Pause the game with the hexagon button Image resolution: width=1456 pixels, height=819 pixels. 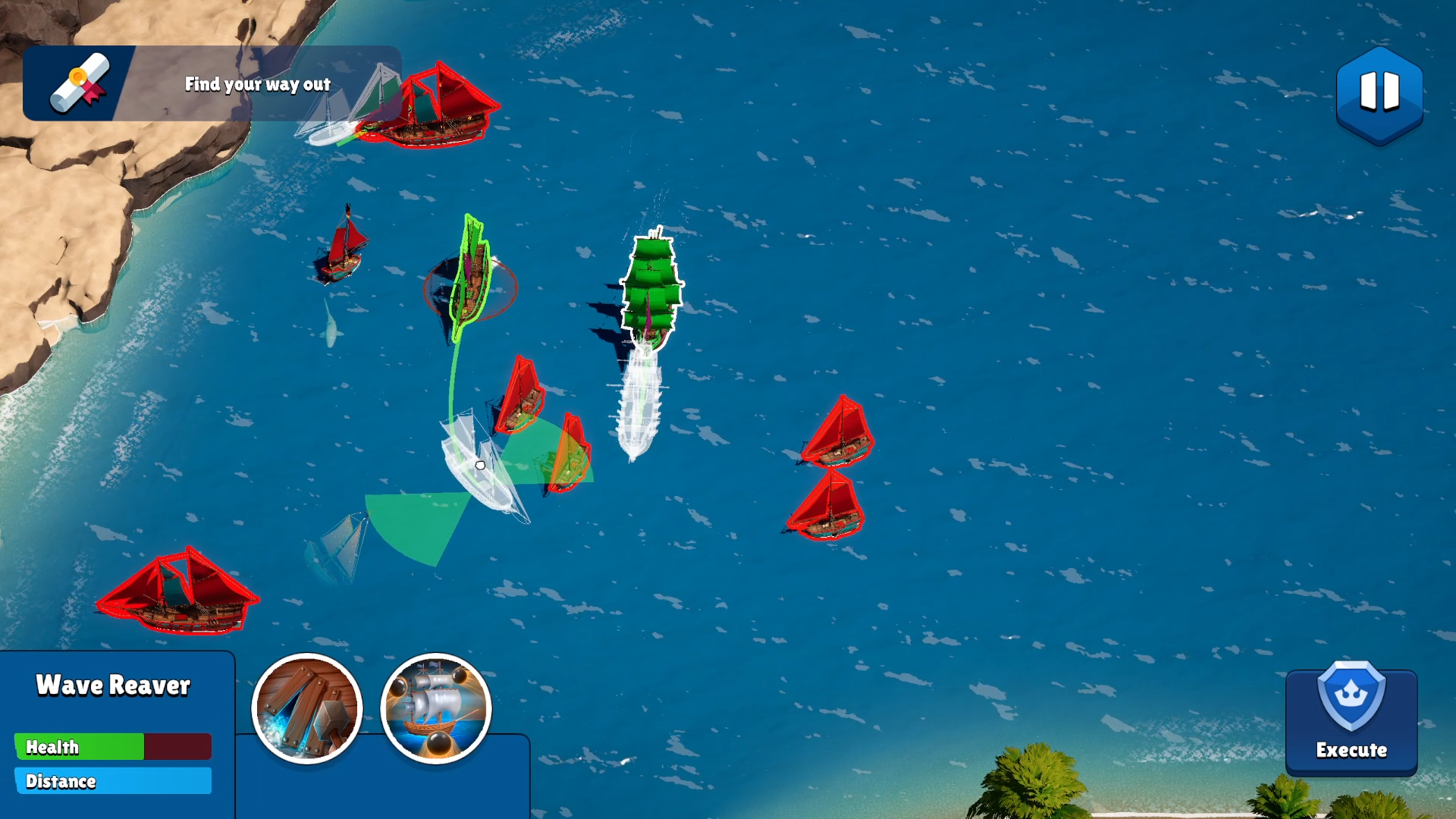(x=1379, y=93)
